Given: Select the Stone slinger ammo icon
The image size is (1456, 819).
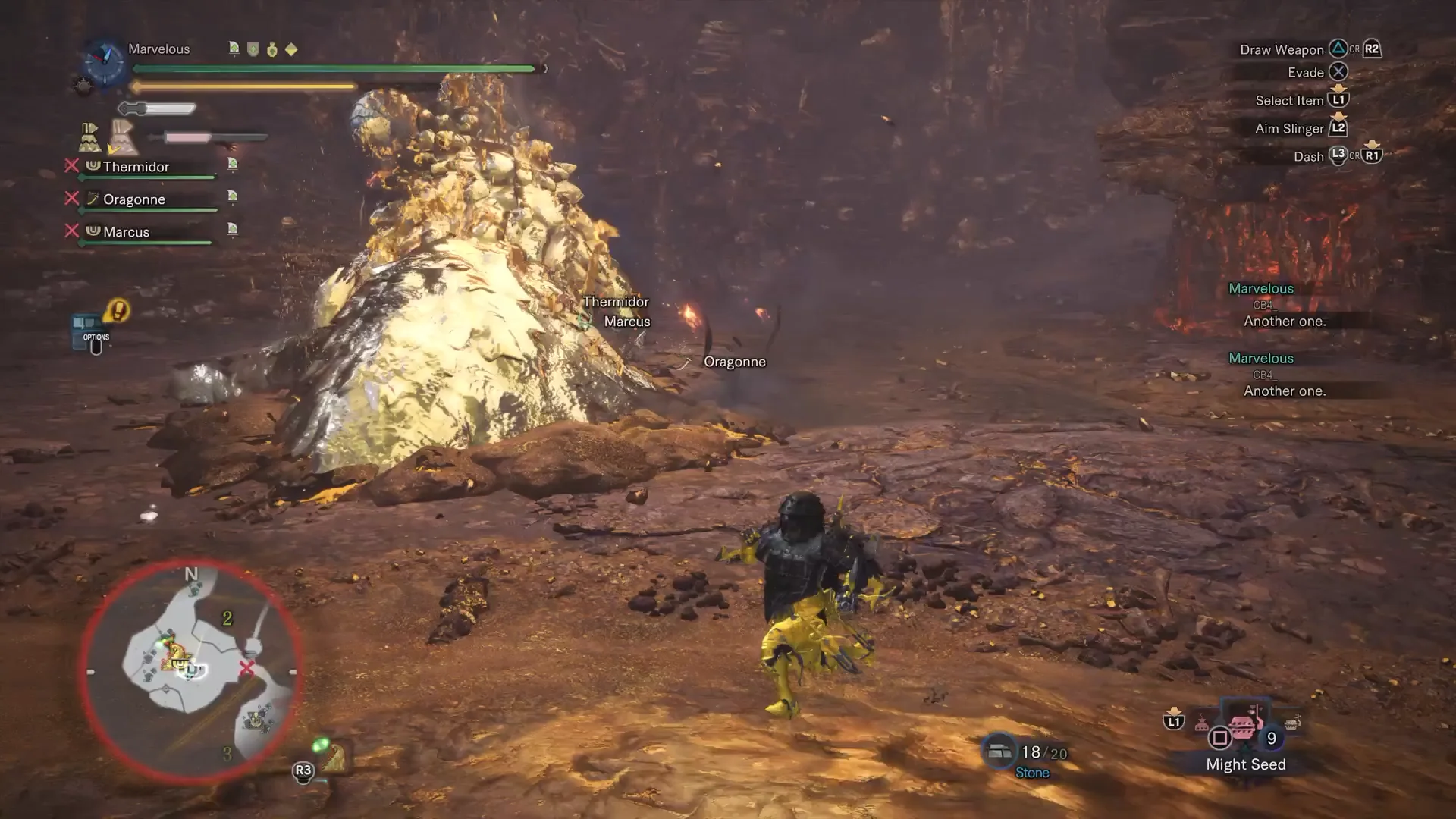Looking at the screenshot, I should point(999,751).
